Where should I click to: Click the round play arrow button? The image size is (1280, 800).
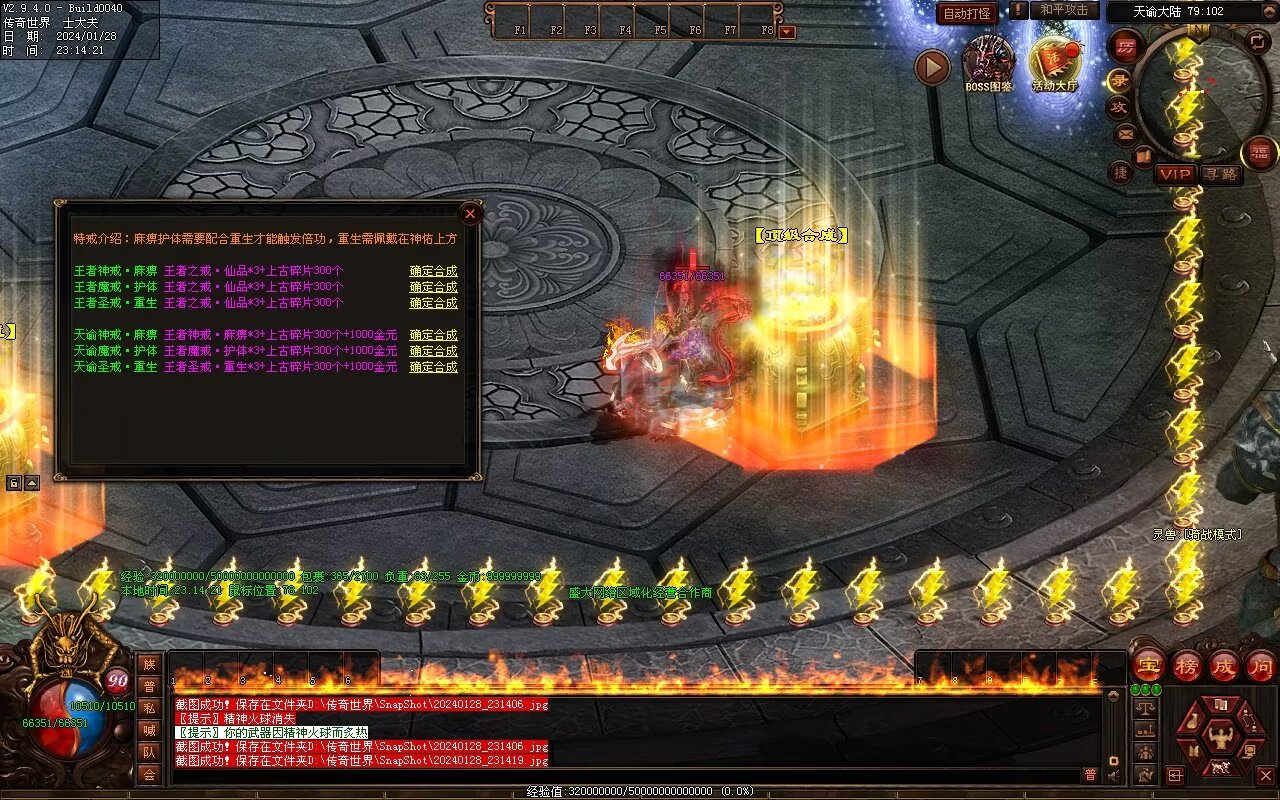coord(932,67)
